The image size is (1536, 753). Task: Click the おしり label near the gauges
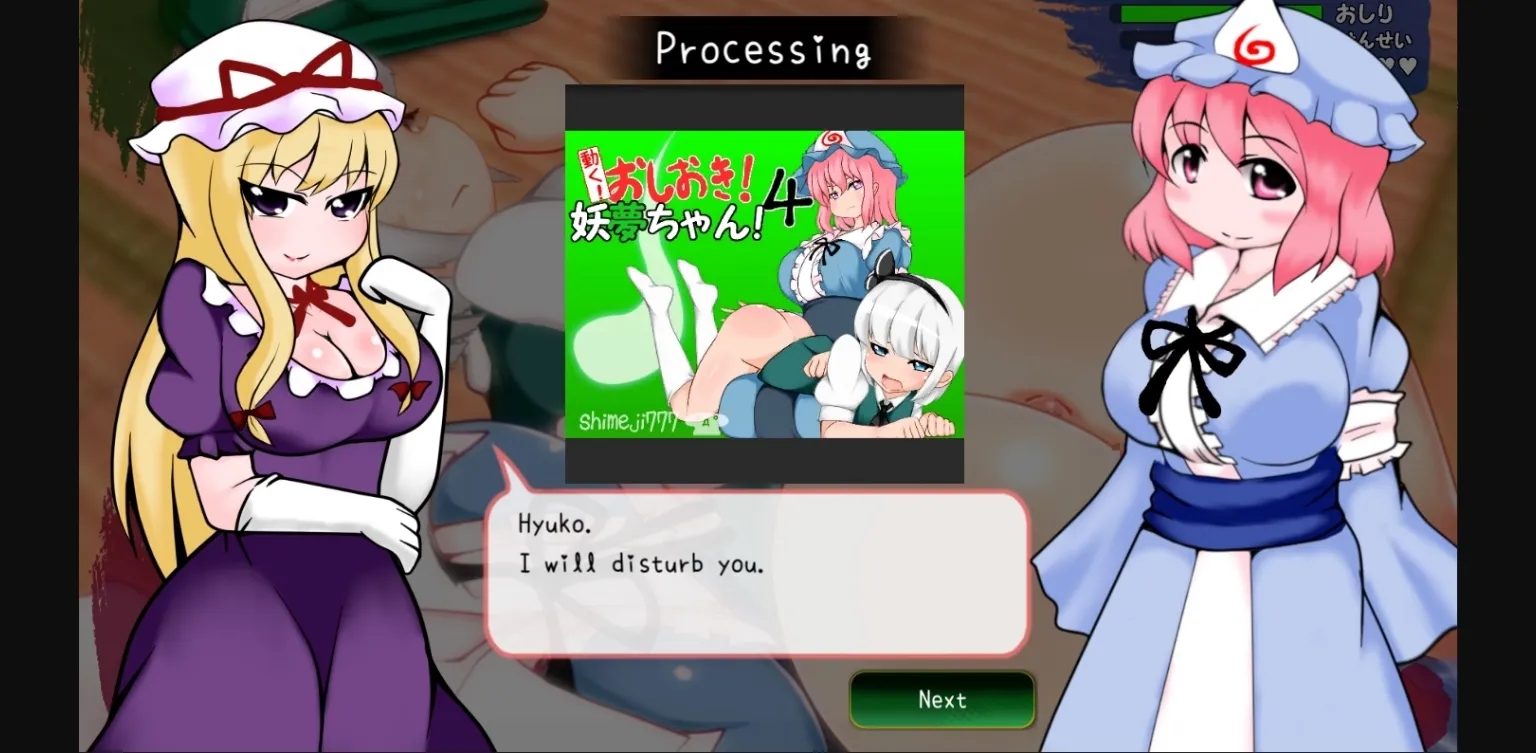[x=1368, y=13]
